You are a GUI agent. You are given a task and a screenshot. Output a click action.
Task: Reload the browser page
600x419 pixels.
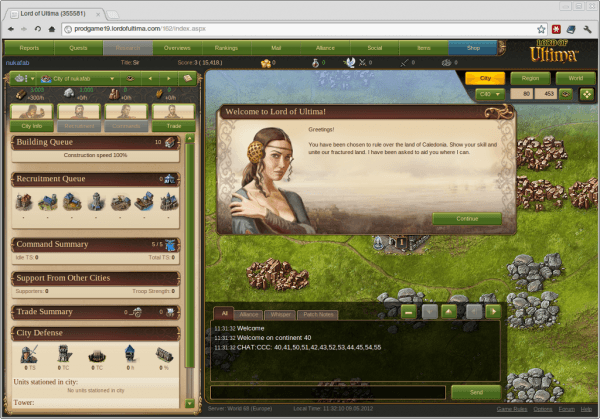51,29
